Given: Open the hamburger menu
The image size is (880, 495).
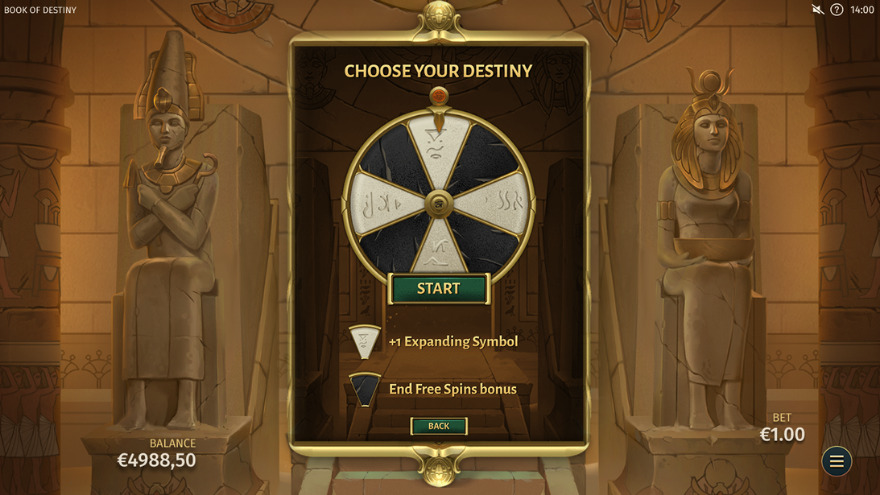Looking at the screenshot, I should coord(837,461).
